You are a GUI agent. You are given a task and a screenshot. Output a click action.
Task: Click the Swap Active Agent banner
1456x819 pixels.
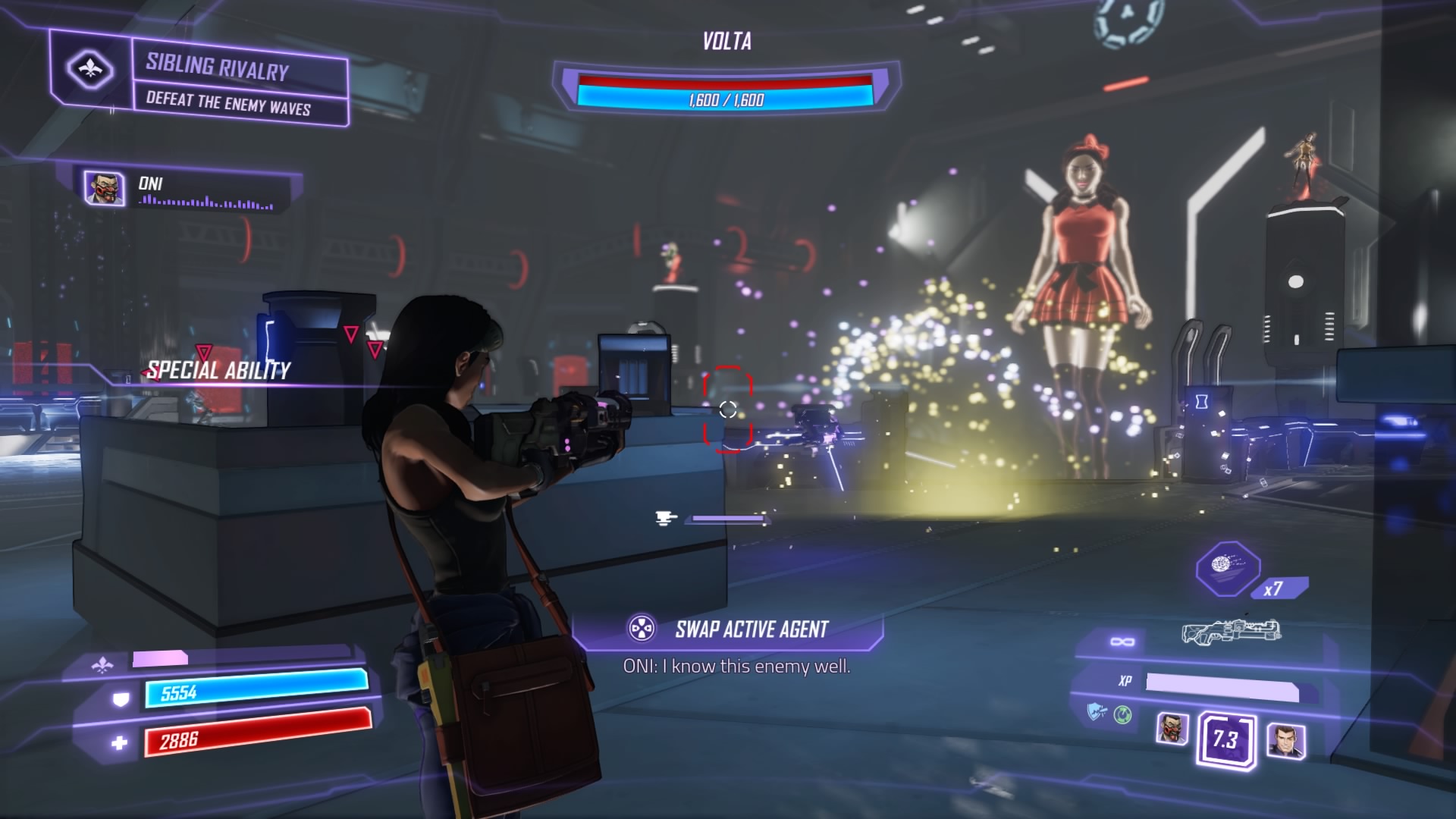click(x=728, y=629)
